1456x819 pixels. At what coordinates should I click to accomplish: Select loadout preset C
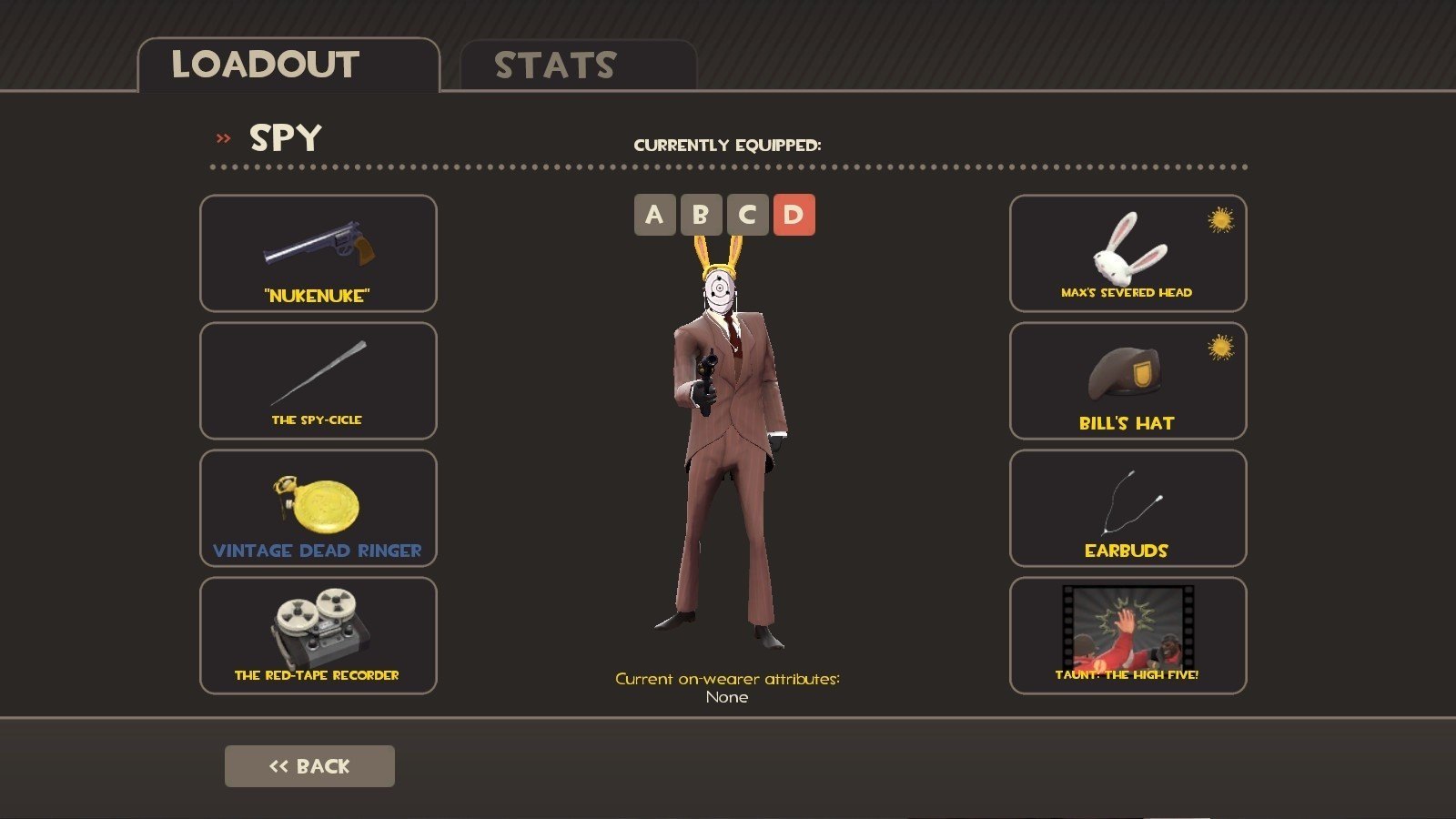747,215
